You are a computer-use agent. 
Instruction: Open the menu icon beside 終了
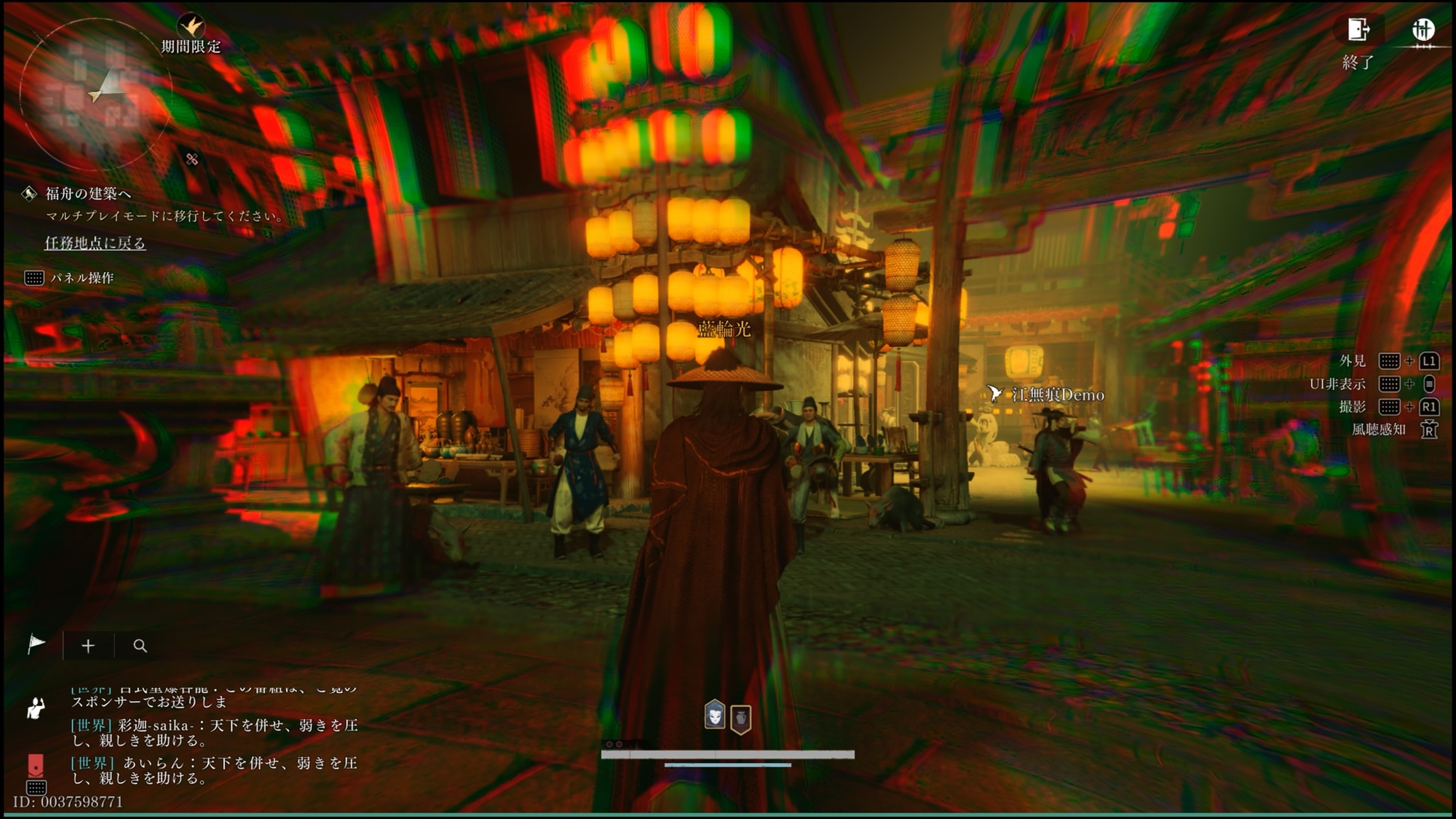[1423, 31]
